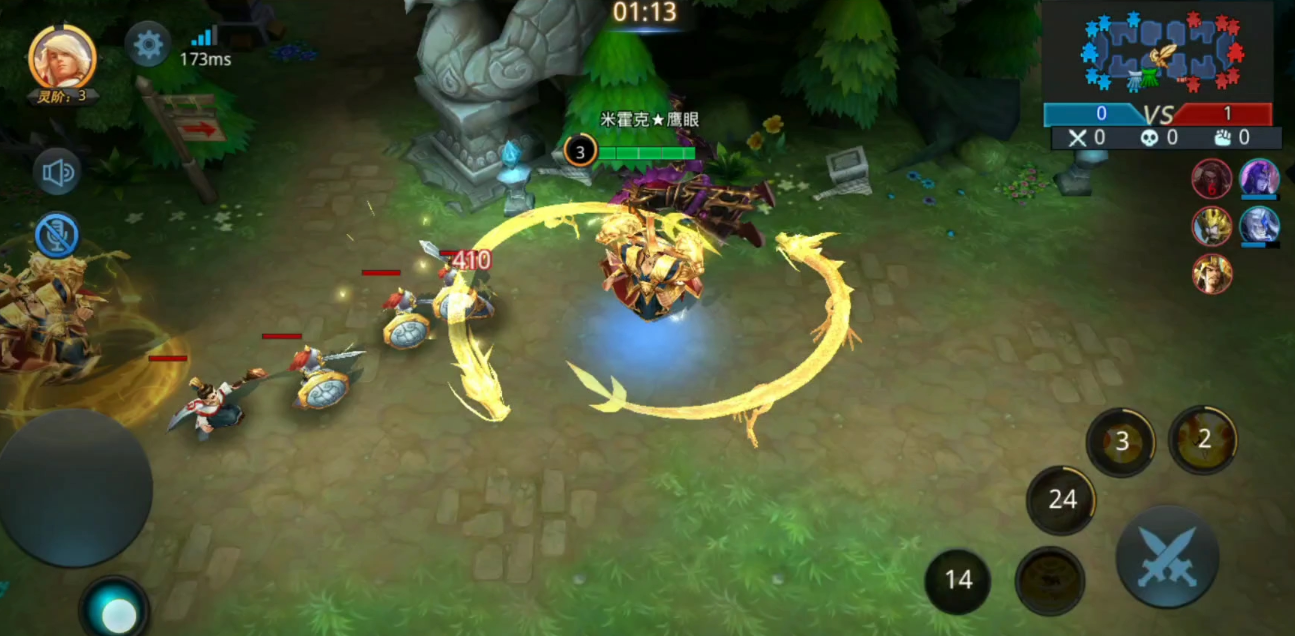Click the virtual movement joystick pad
1295x636 pixels.
tap(75, 488)
